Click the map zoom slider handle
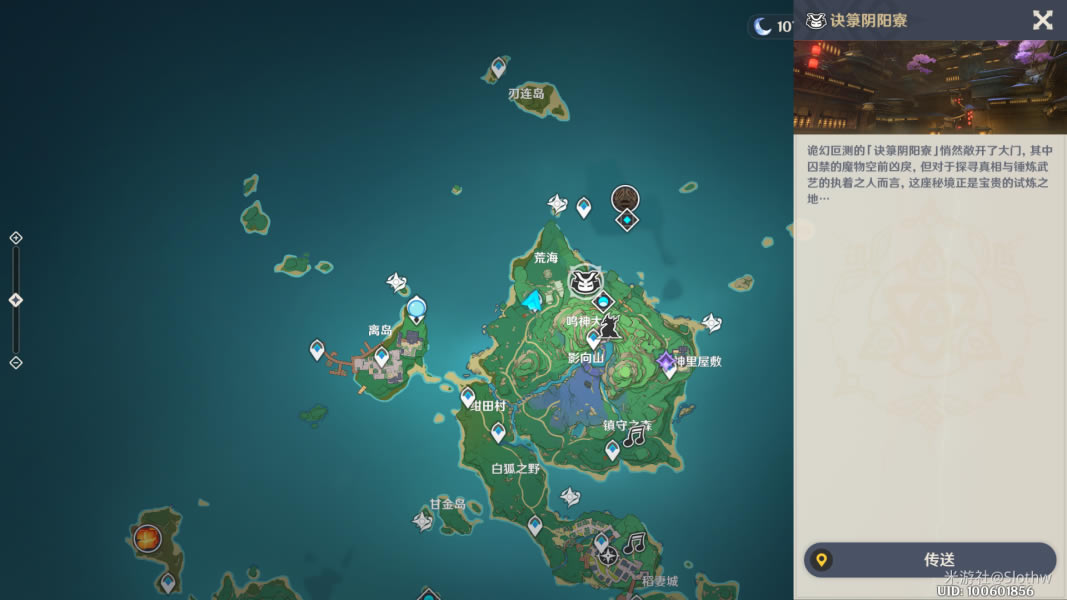Screen dimensions: 1067x600 pos(16,300)
